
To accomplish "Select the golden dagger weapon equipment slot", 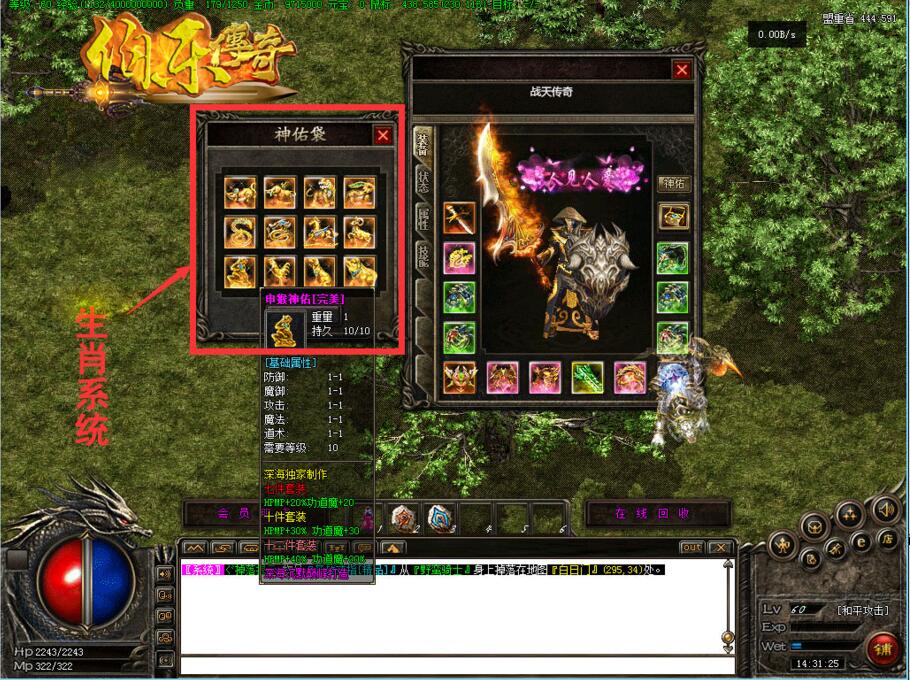I will 459,217.
